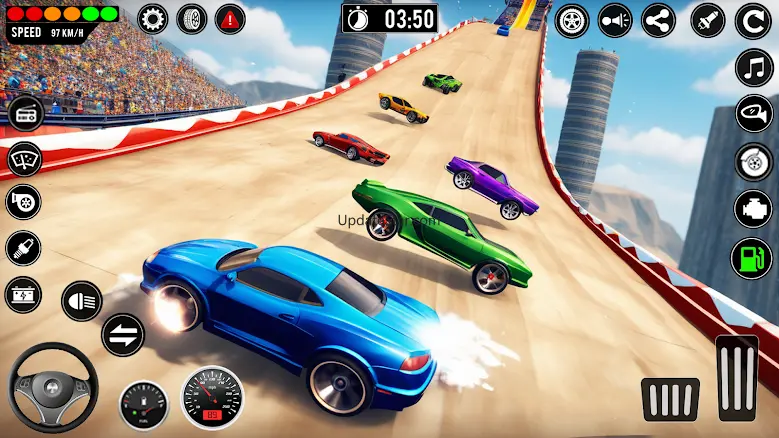Image resolution: width=779 pixels, height=438 pixels.
Task: Toggle the music note button
Action: (754, 67)
